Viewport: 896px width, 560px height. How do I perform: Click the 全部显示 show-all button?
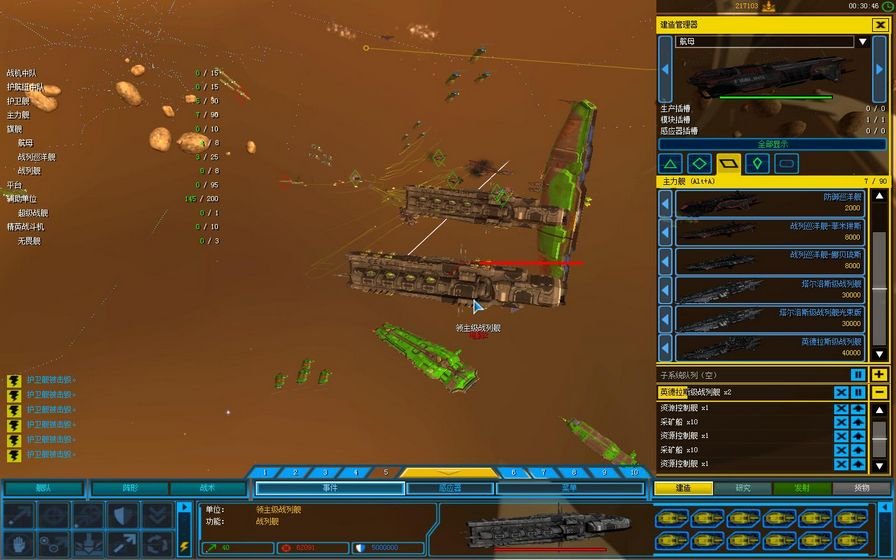(x=771, y=144)
